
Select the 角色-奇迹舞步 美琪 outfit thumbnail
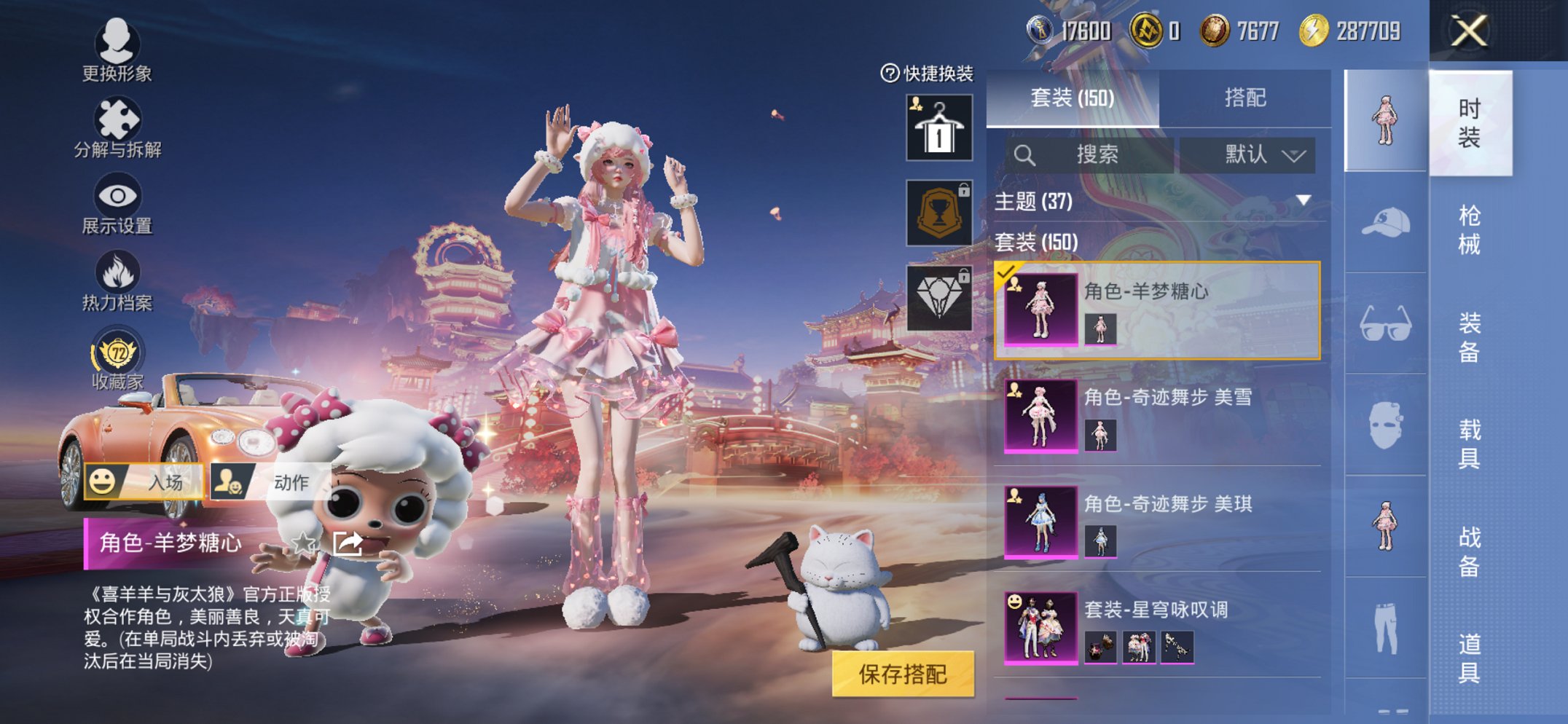coord(1042,523)
